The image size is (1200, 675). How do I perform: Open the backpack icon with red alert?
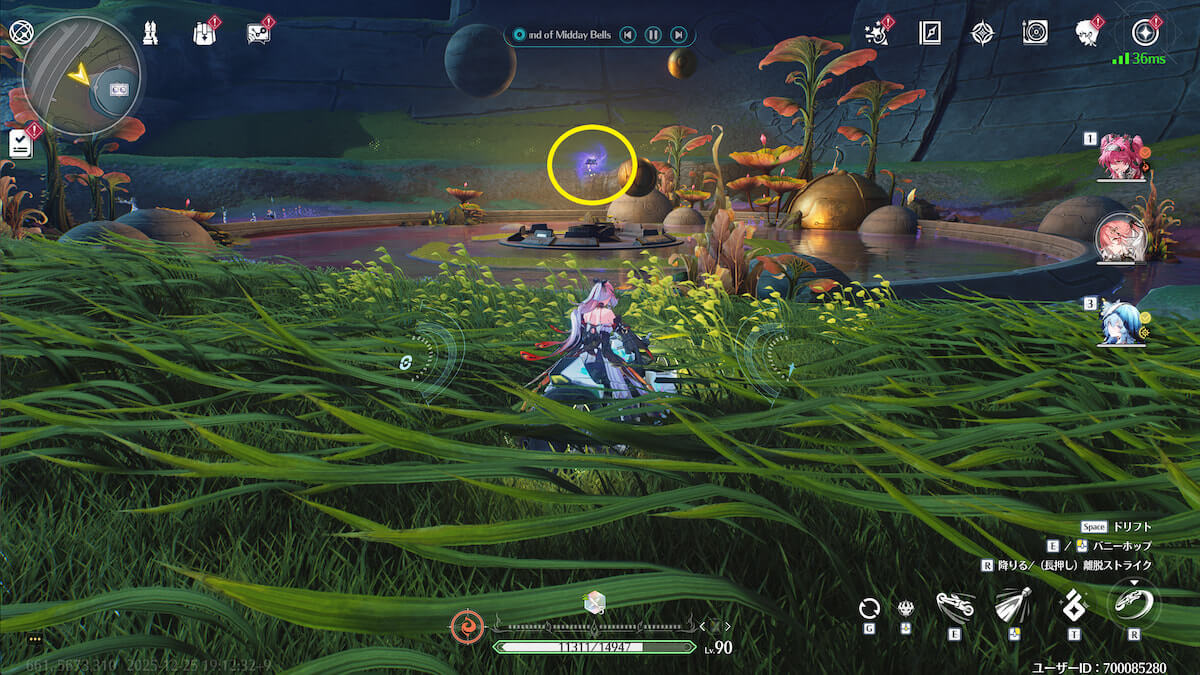coord(204,33)
